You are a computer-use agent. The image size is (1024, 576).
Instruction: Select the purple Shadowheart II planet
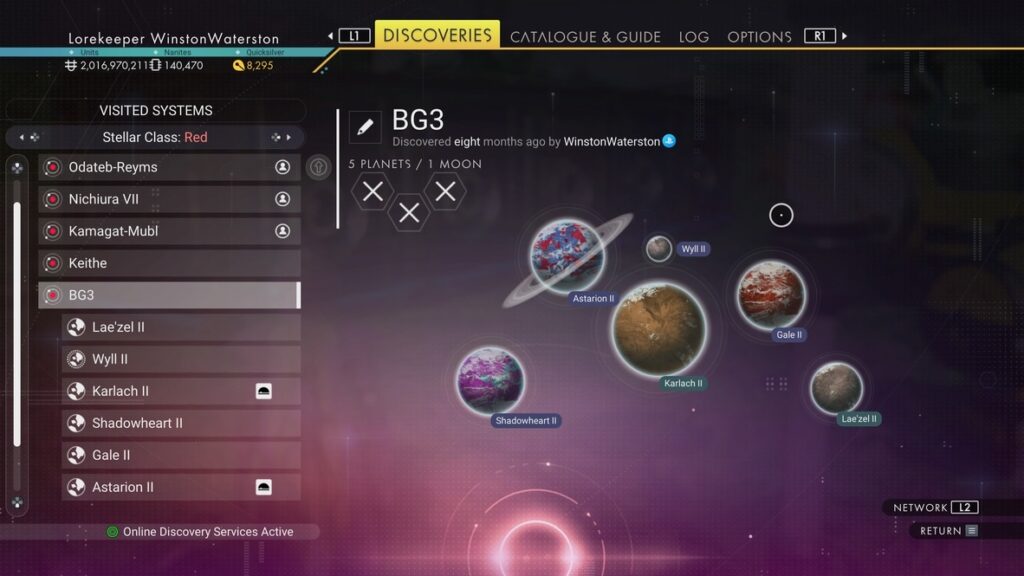pos(490,380)
